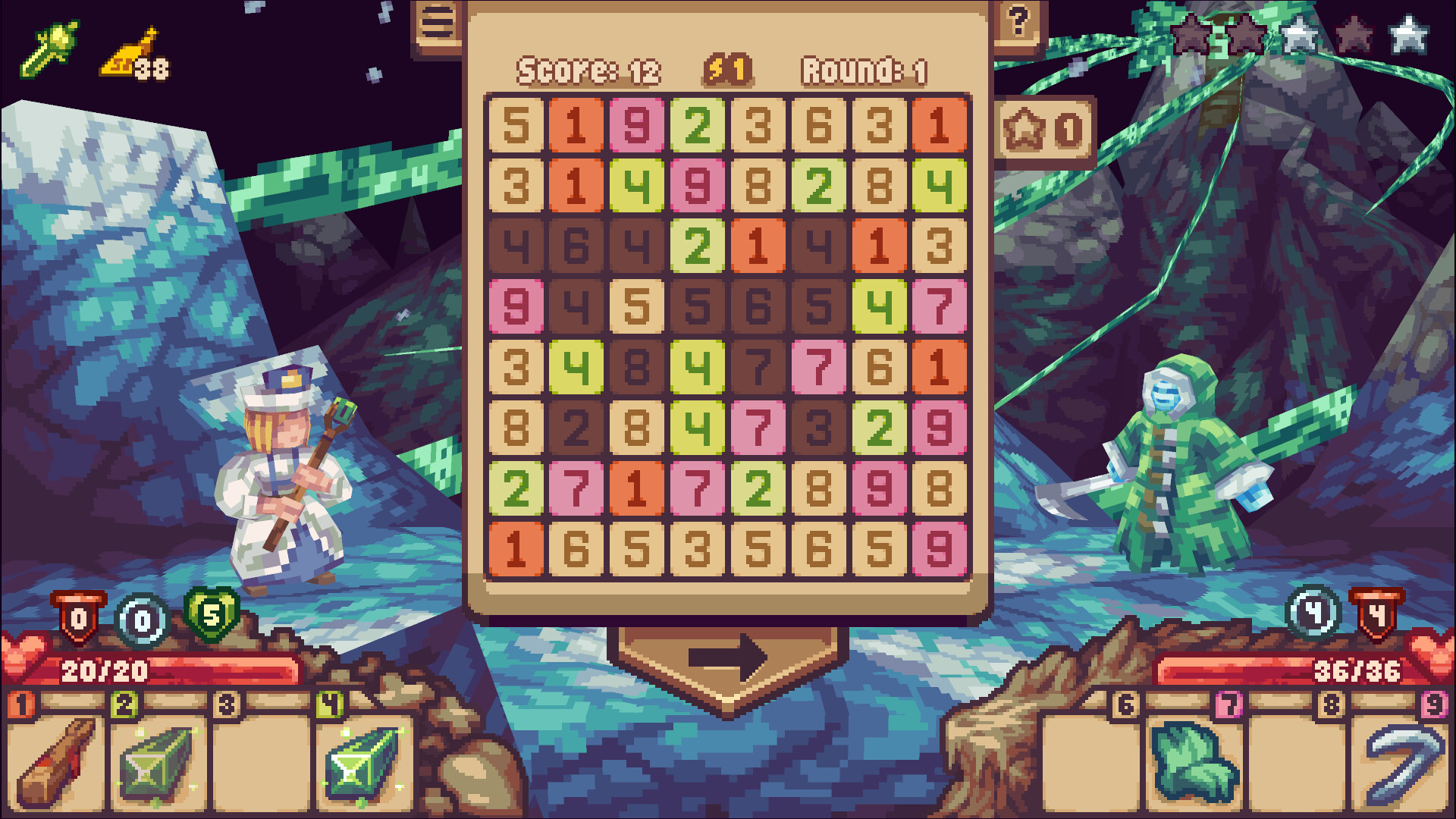
Task: Click the Score: 12 display
Action: 588,70
